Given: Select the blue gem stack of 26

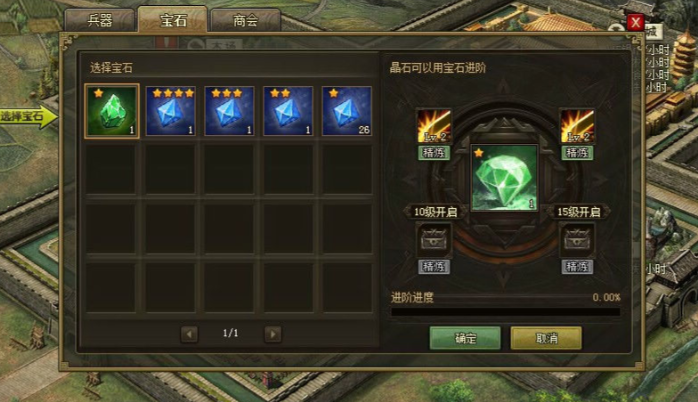Looking at the screenshot, I should 347,111.
